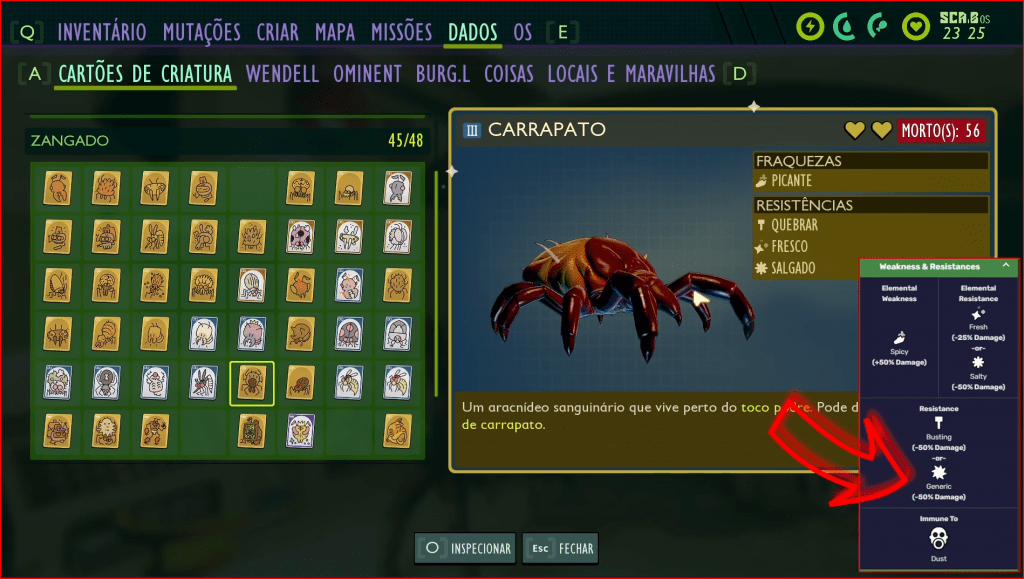The height and width of the screenshot is (579, 1024).
Task: Open the Missões tab
Action: (x=401, y=32)
